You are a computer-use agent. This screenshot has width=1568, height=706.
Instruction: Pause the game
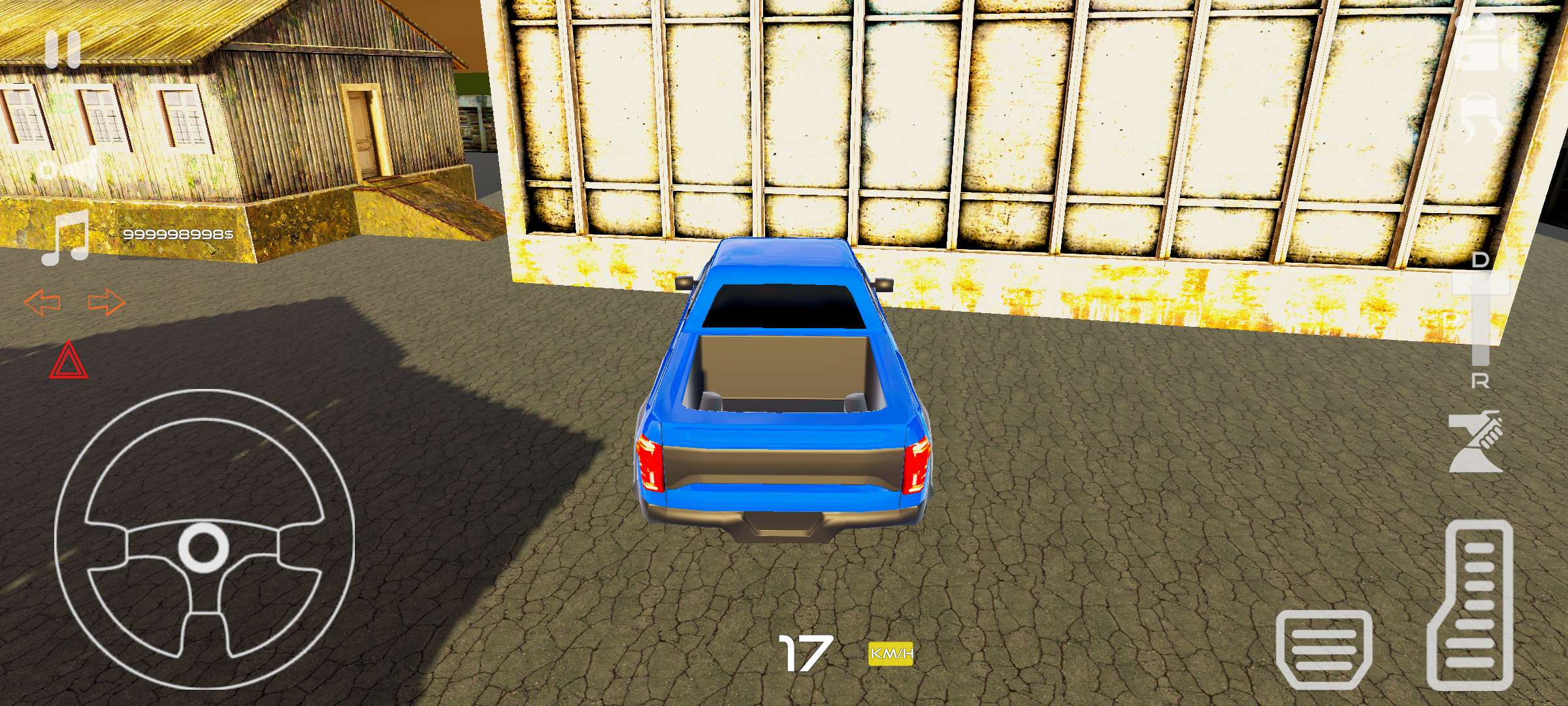pos(62,49)
